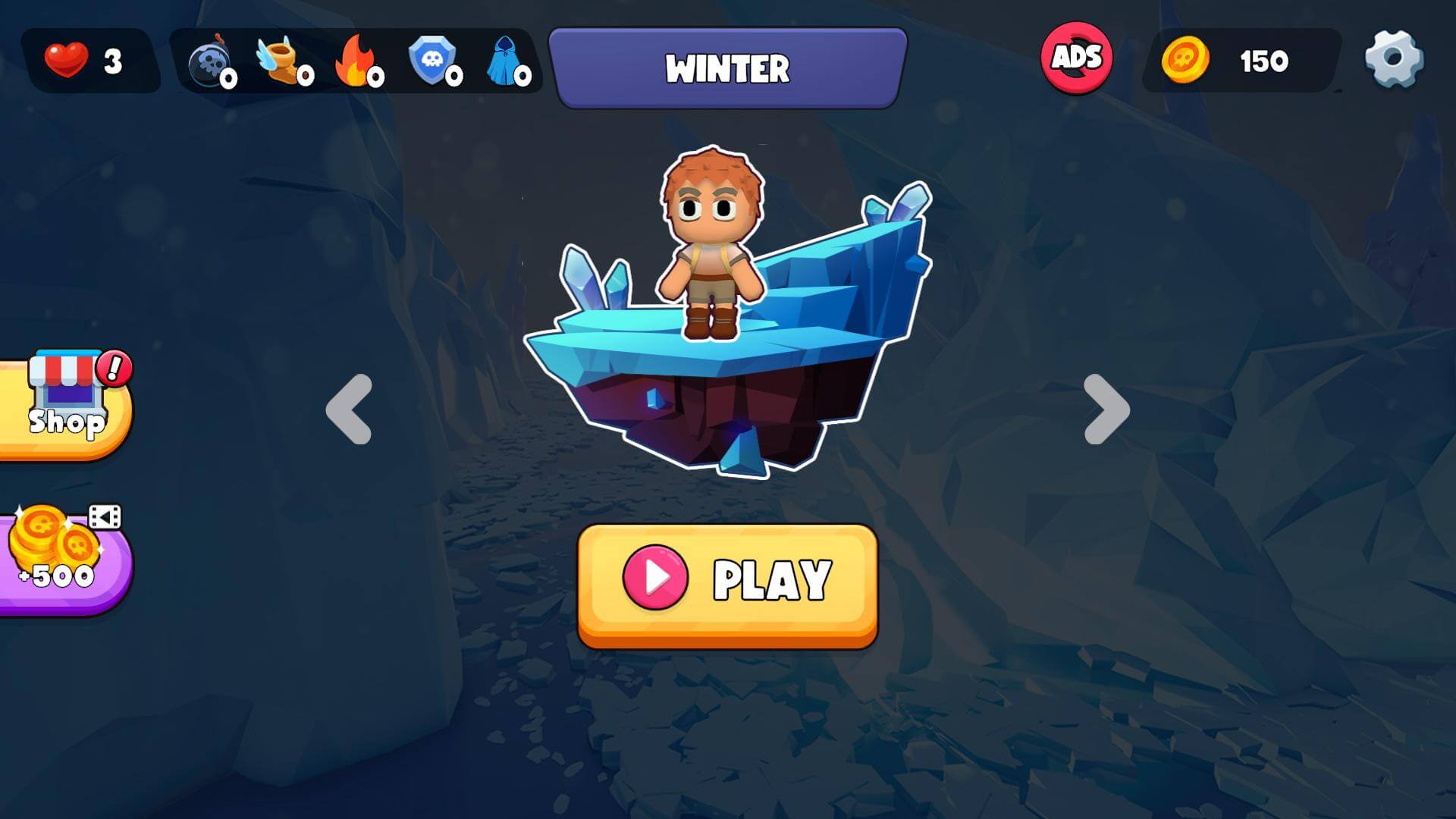The height and width of the screenshot is (819, 1456).
Task: Tap the red heart lives icon
Action: point(67,60)
